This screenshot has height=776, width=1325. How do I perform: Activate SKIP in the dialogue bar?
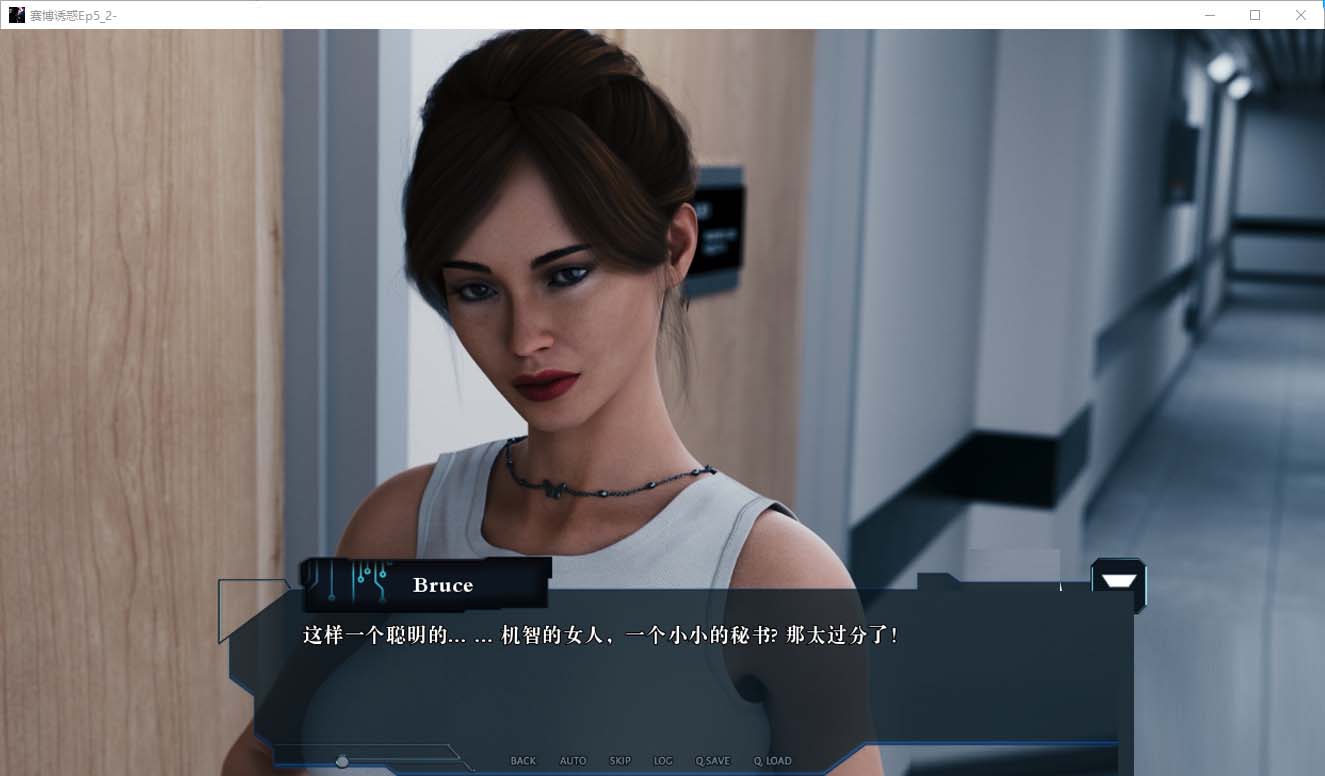click(x=620, y=761)
